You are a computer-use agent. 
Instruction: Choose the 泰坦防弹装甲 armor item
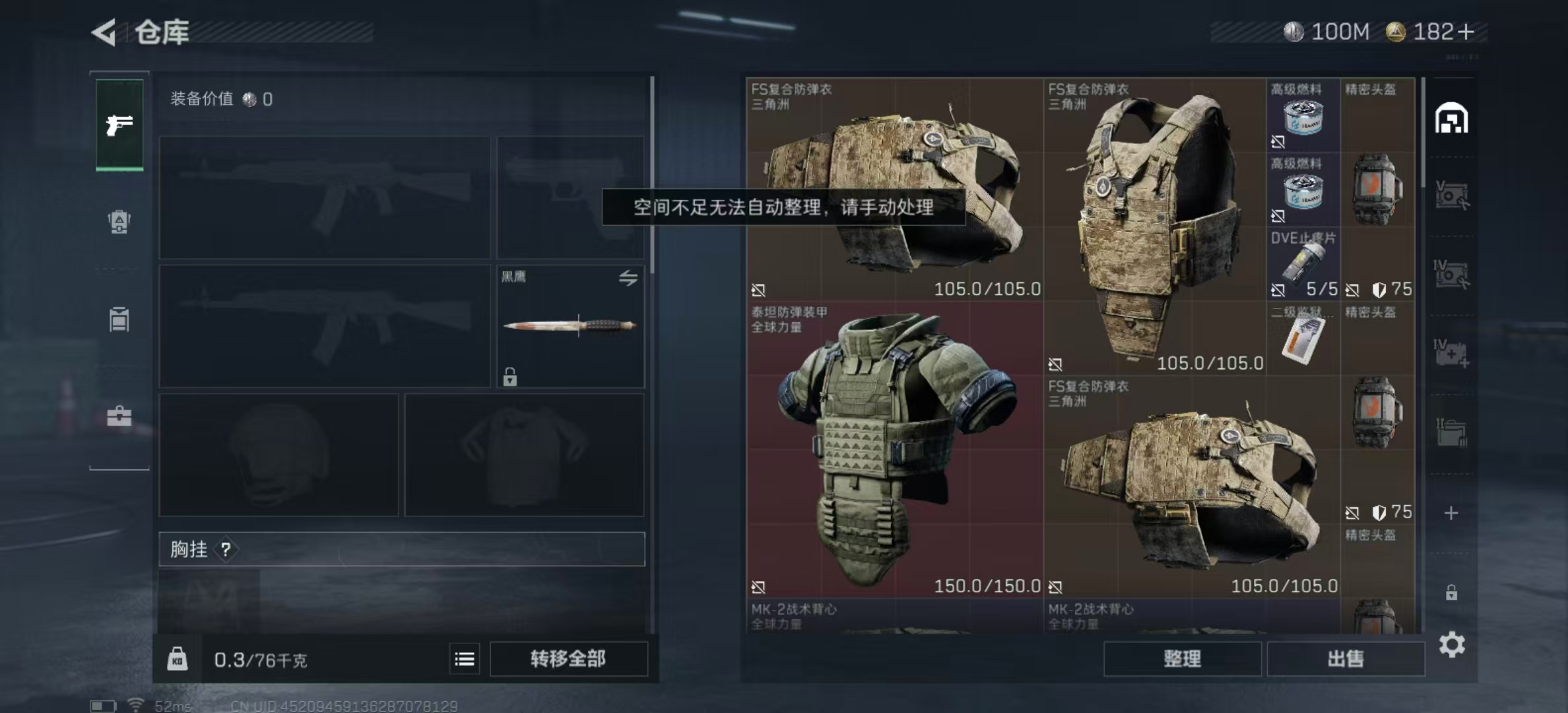point(894,450)
